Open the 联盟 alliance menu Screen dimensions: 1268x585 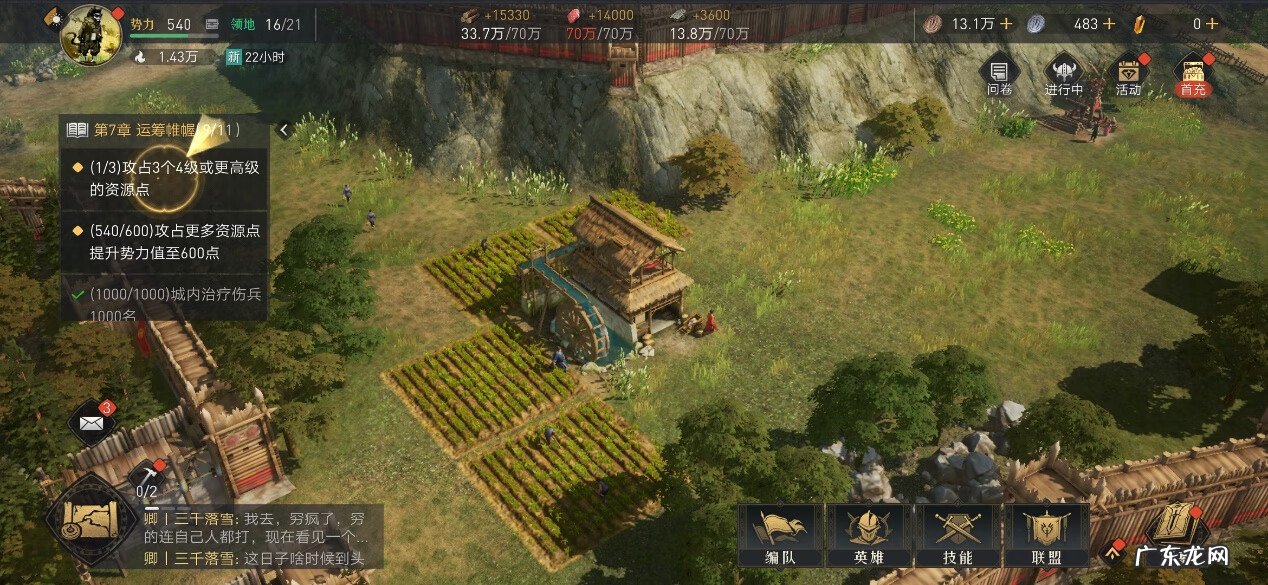(x=1044, y=535)
